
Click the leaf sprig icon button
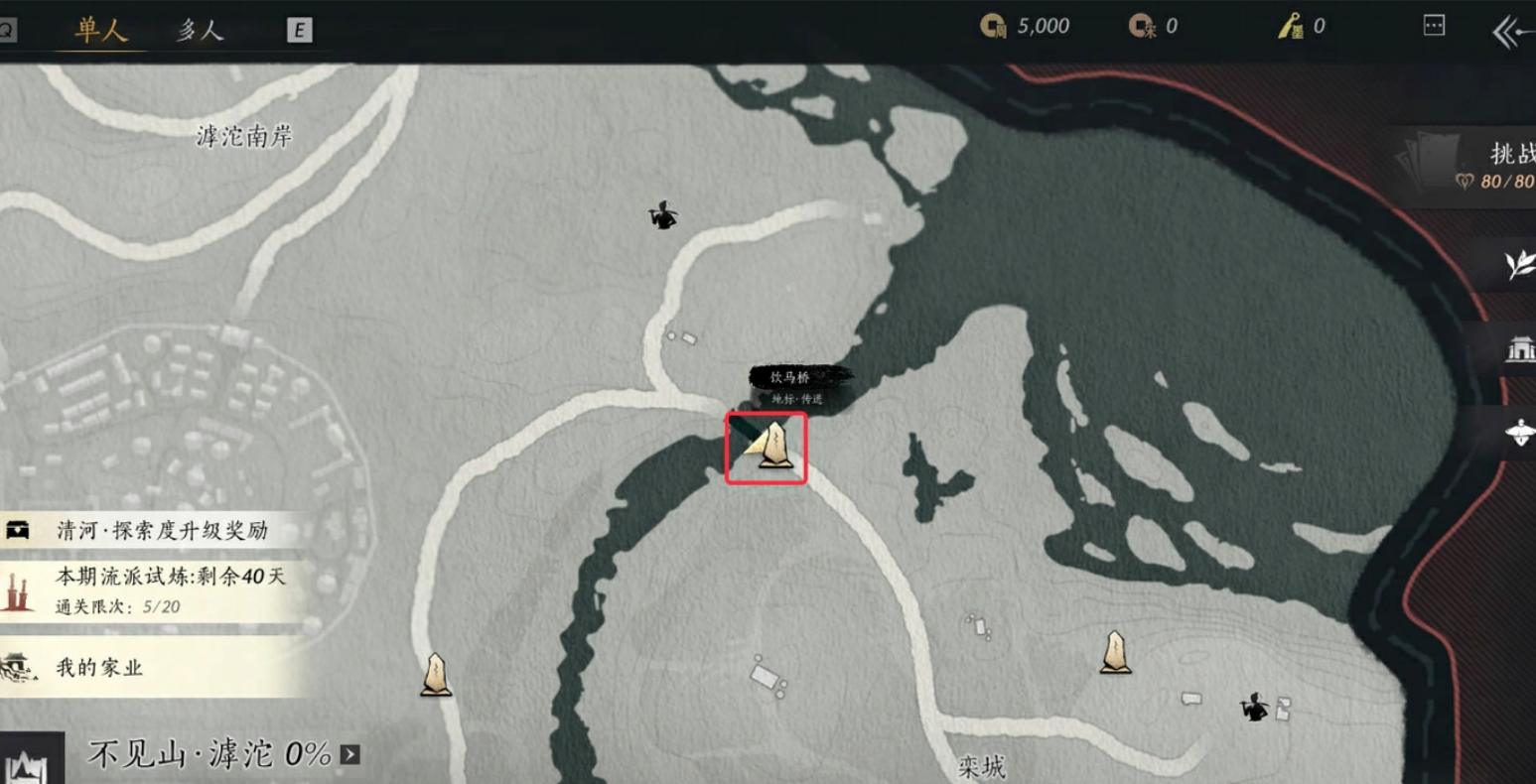tap(1518, 265)
